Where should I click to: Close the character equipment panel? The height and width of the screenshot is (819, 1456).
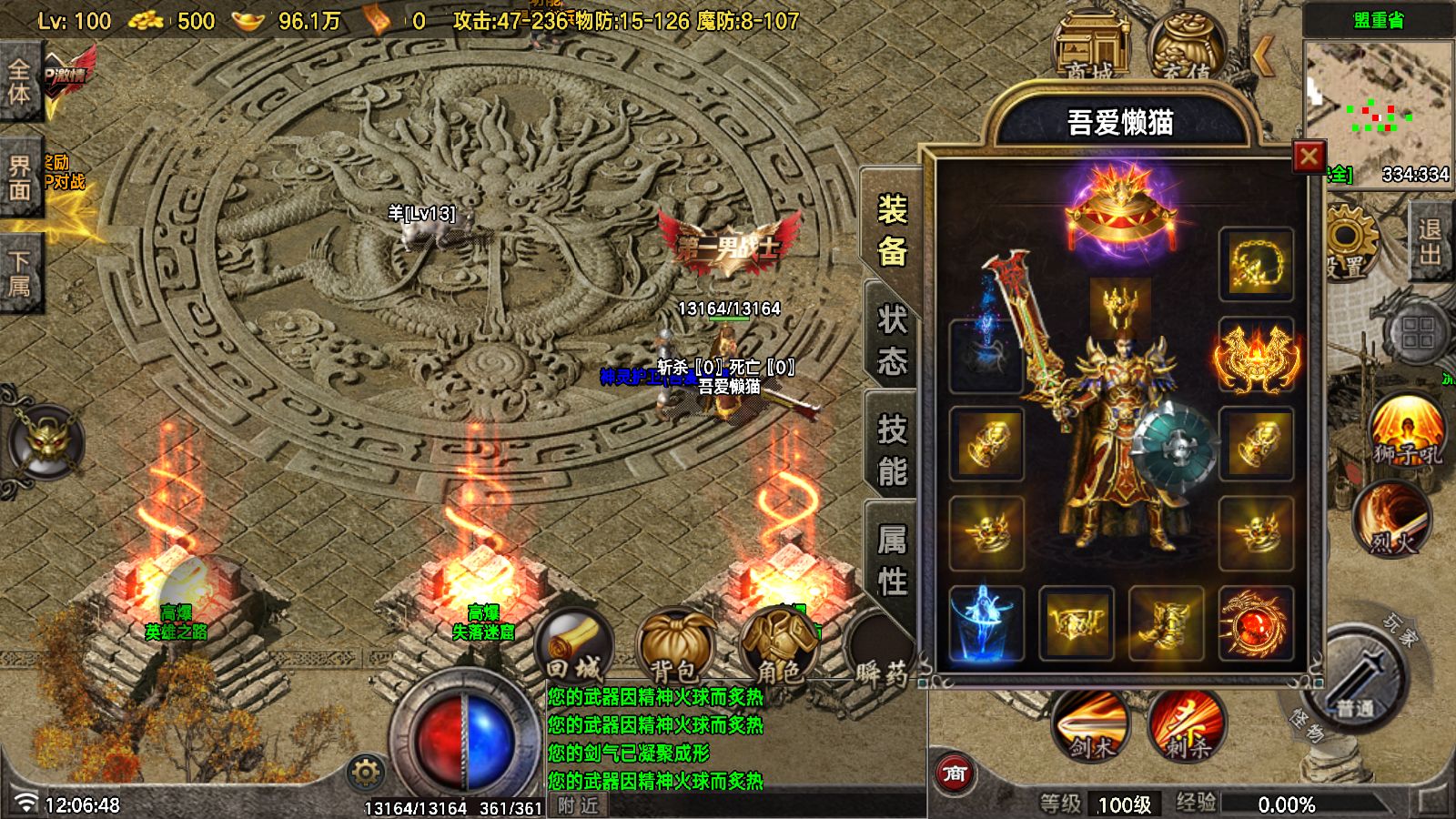1309,157
